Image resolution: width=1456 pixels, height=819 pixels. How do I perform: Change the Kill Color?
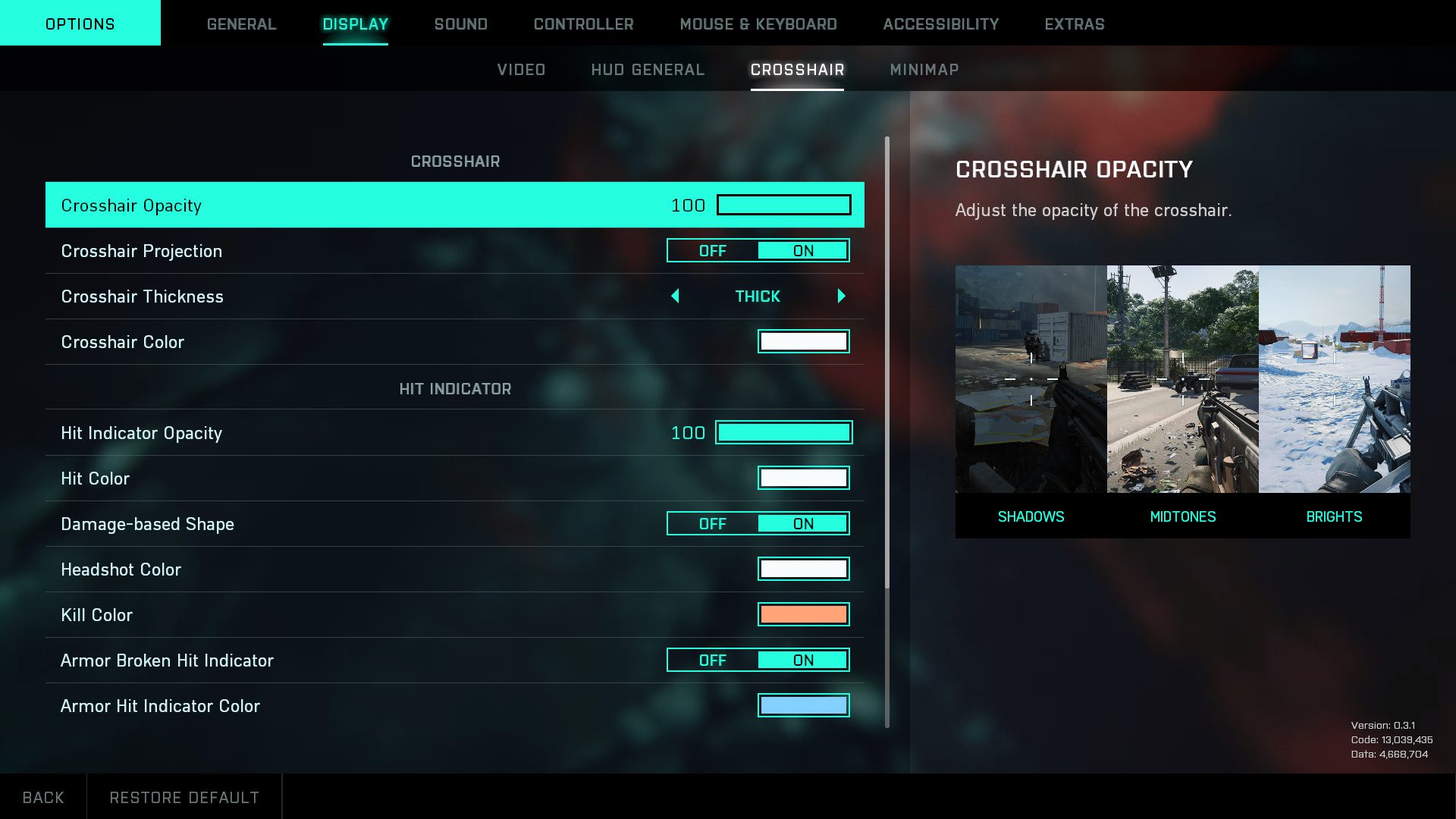click(803, 614)
